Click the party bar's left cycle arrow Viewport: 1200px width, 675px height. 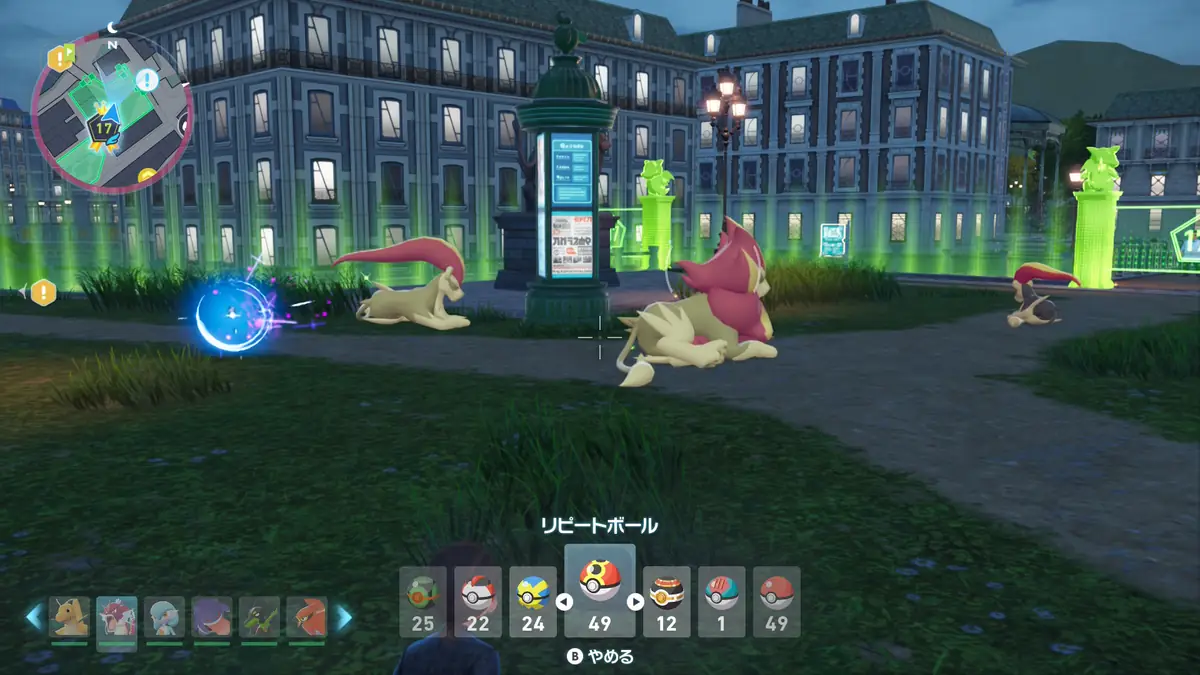click(x=34, y=618)
